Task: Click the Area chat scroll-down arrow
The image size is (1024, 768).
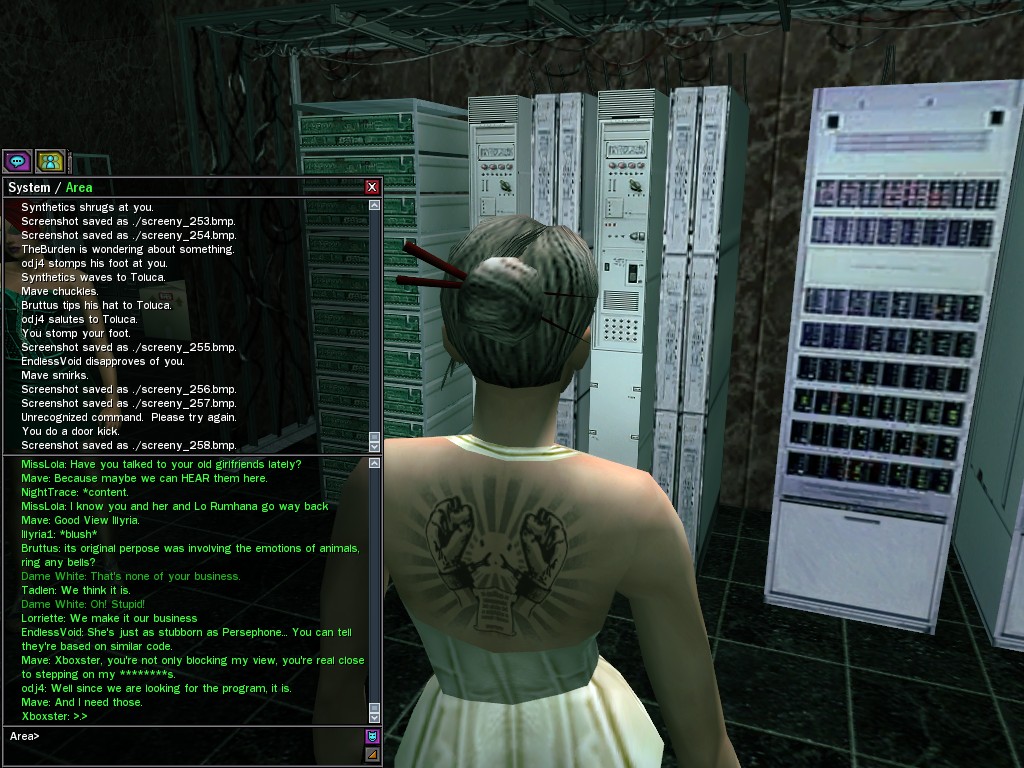Action: (x=375, y=716)
